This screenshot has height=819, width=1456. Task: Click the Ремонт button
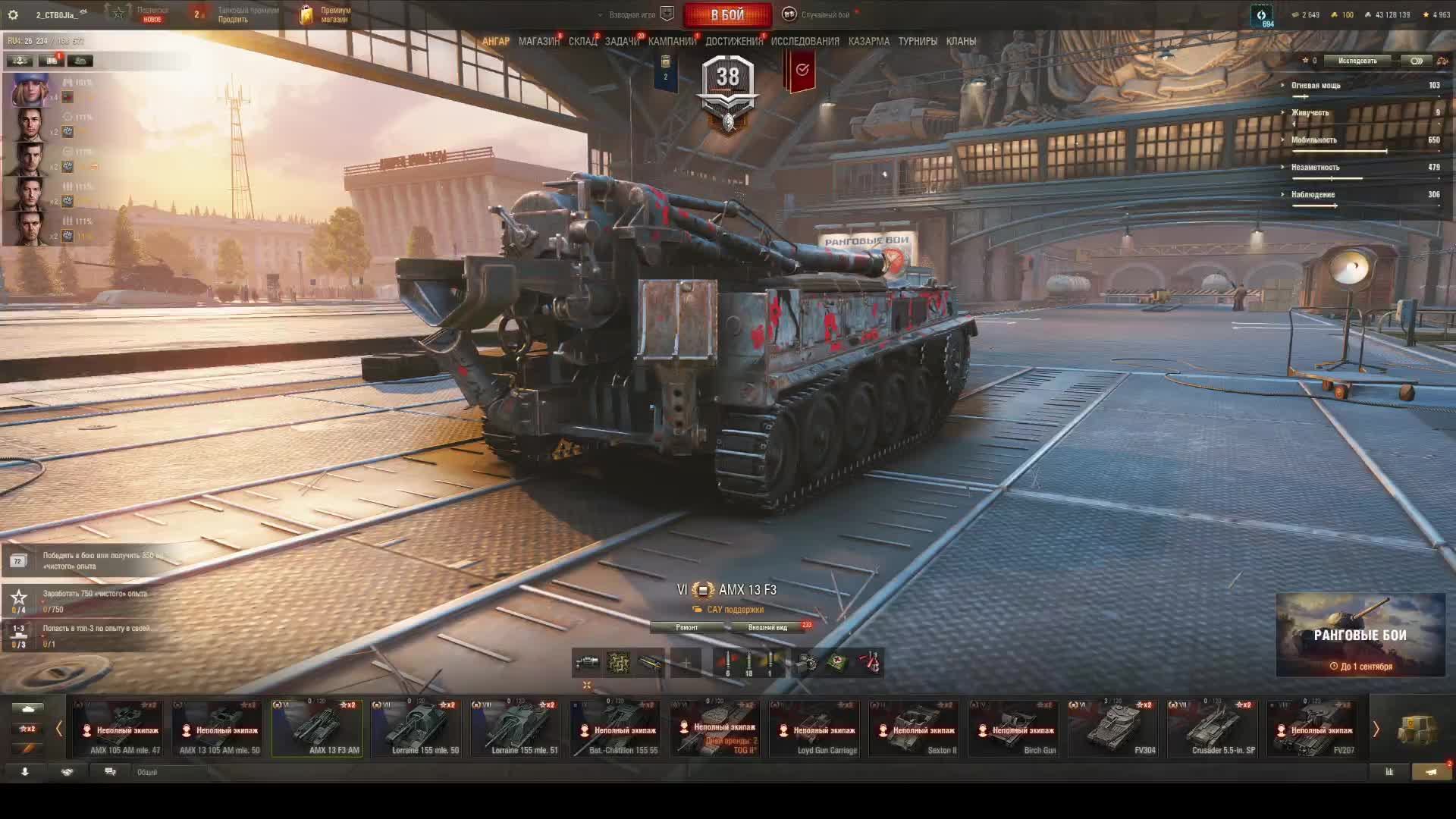click(686, 627)
